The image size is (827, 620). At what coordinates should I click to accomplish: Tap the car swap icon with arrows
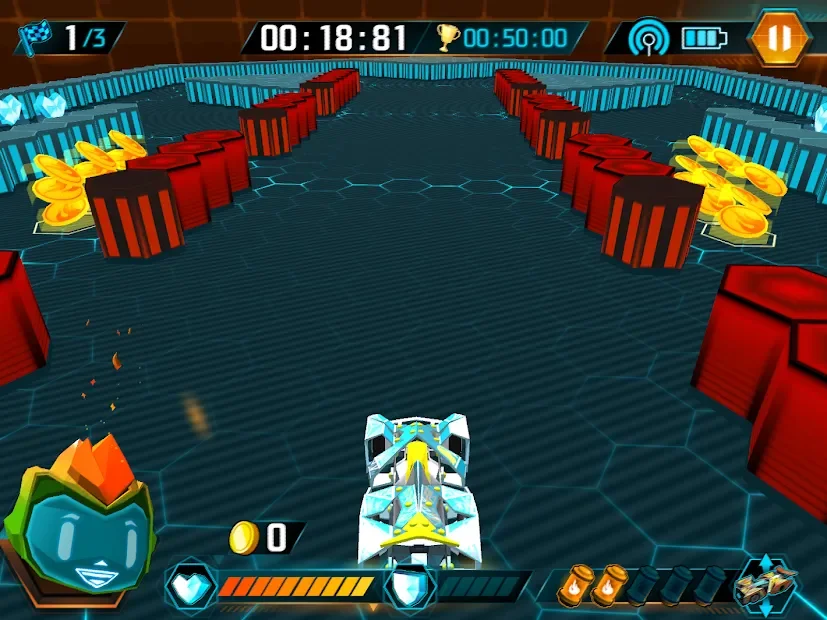coord(765,586)
